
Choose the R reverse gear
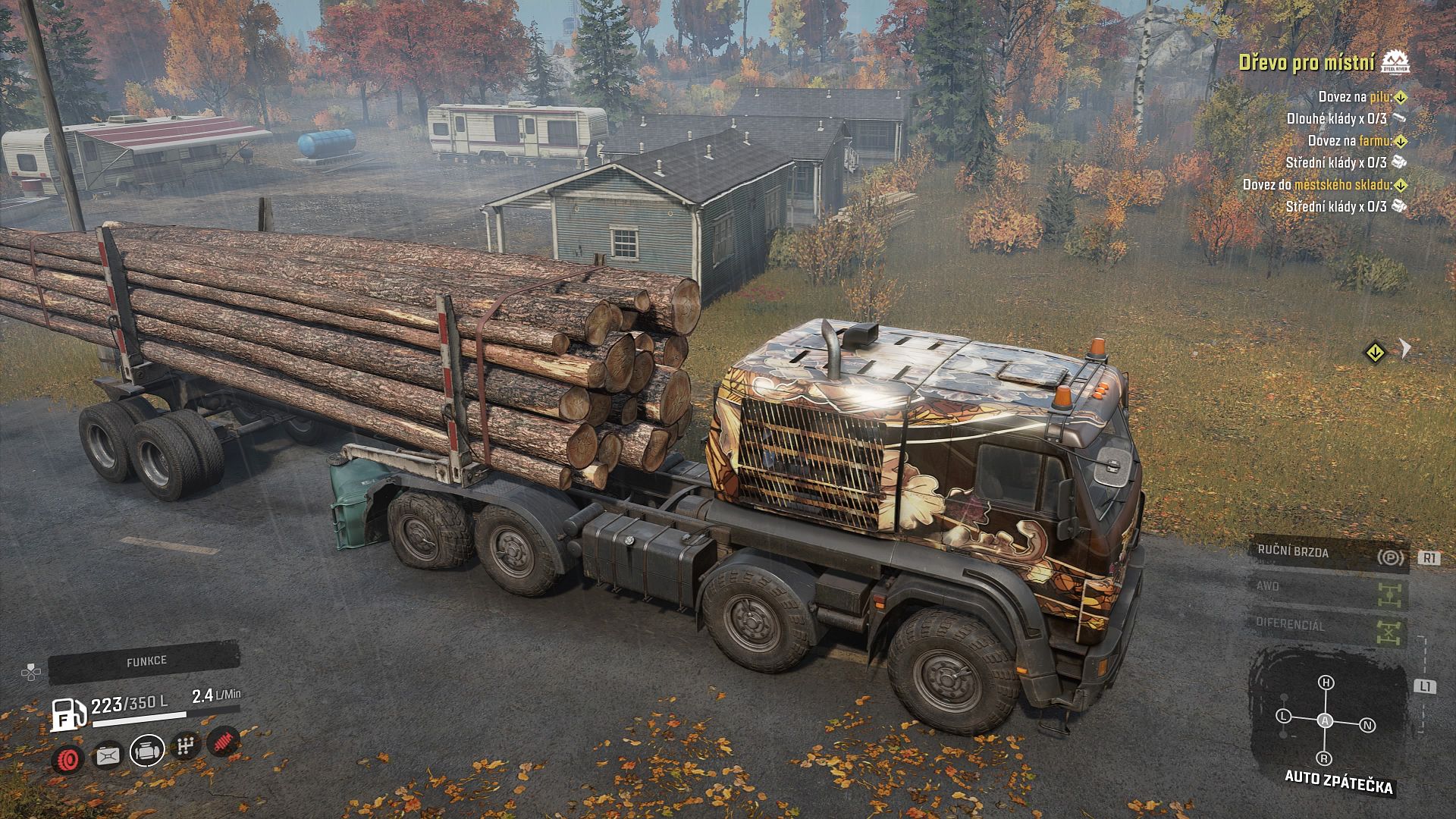click(1325, 758)
